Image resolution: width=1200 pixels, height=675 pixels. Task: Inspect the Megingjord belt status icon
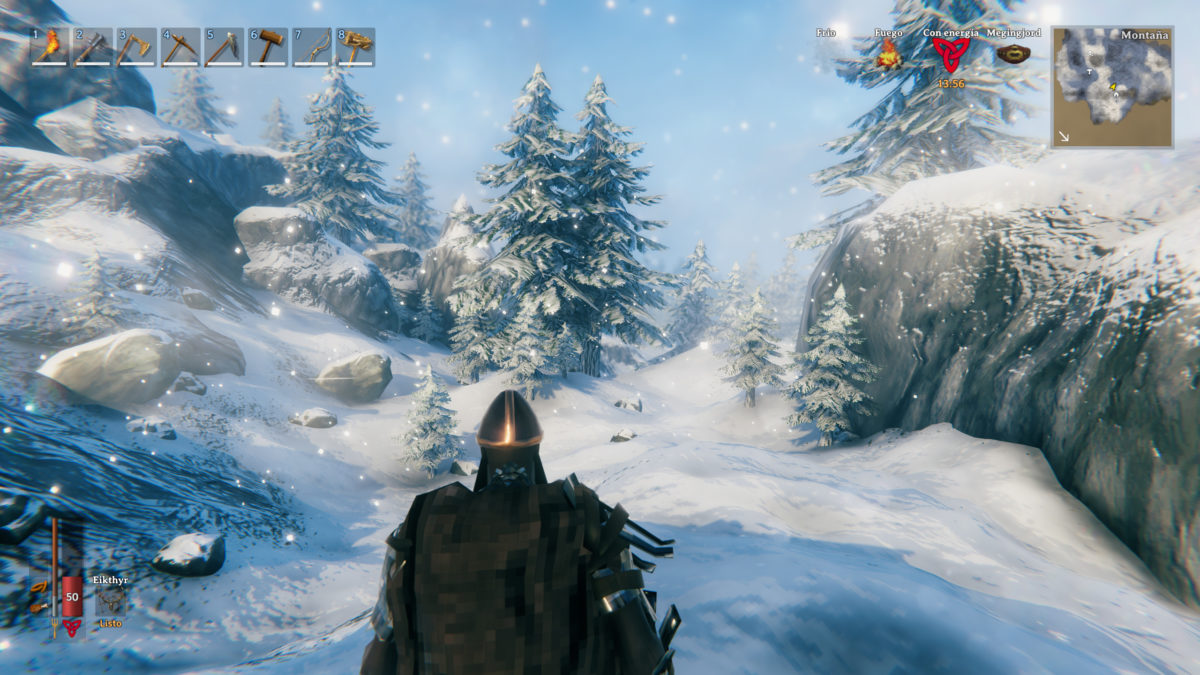point(1012,53)
